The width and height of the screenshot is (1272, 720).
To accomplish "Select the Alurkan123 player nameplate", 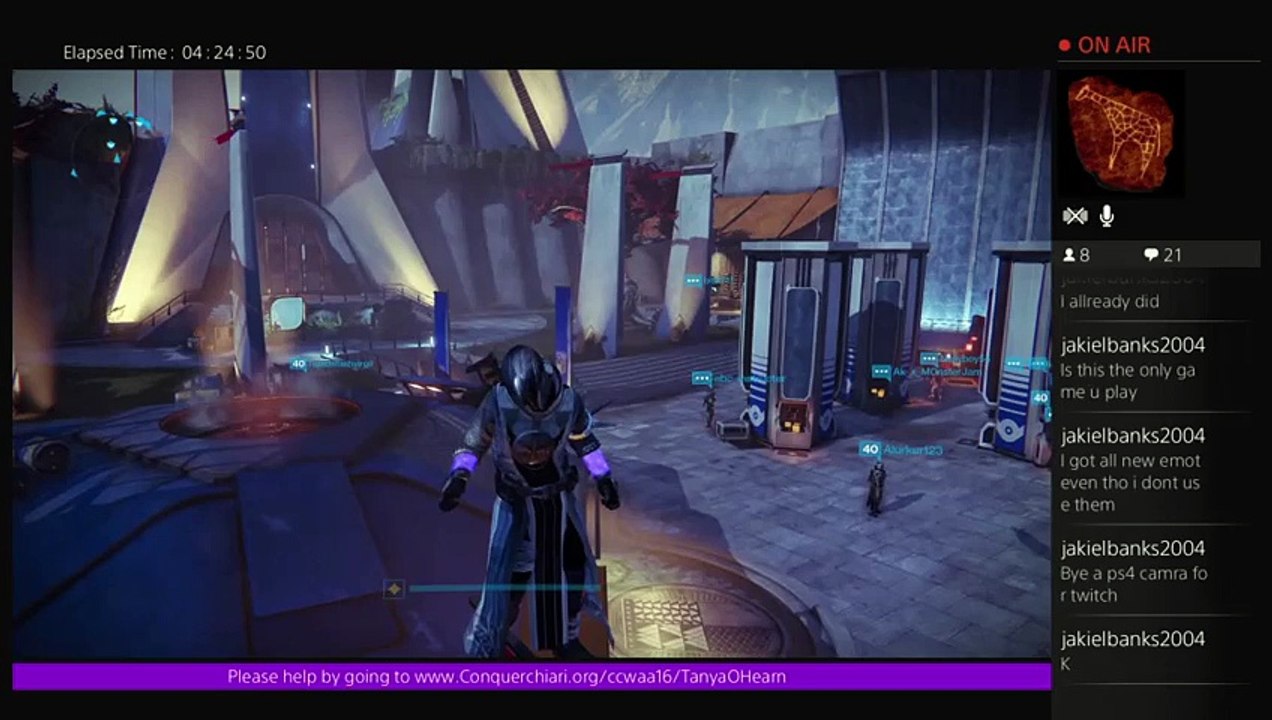I will [x=902, y=450].
